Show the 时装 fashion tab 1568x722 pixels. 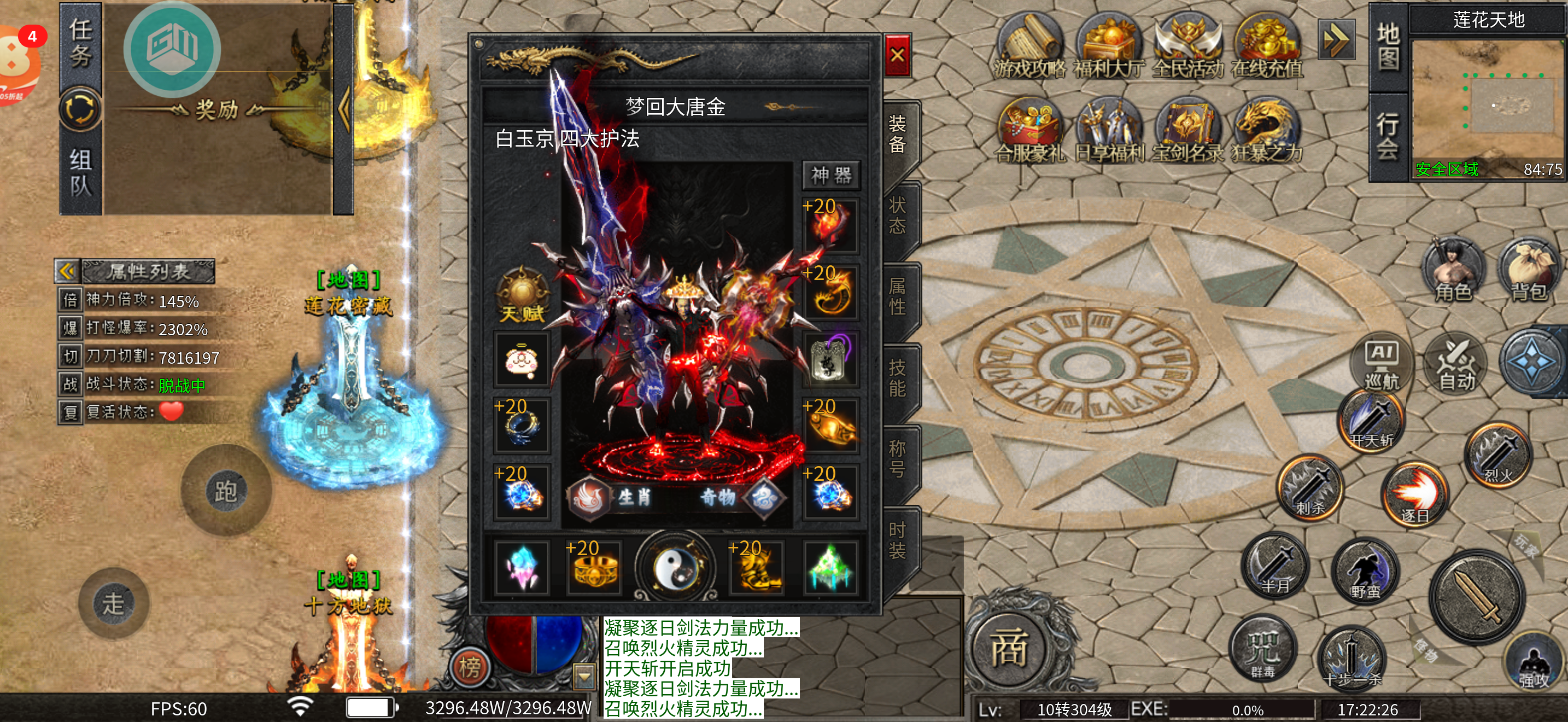point(897,540)
